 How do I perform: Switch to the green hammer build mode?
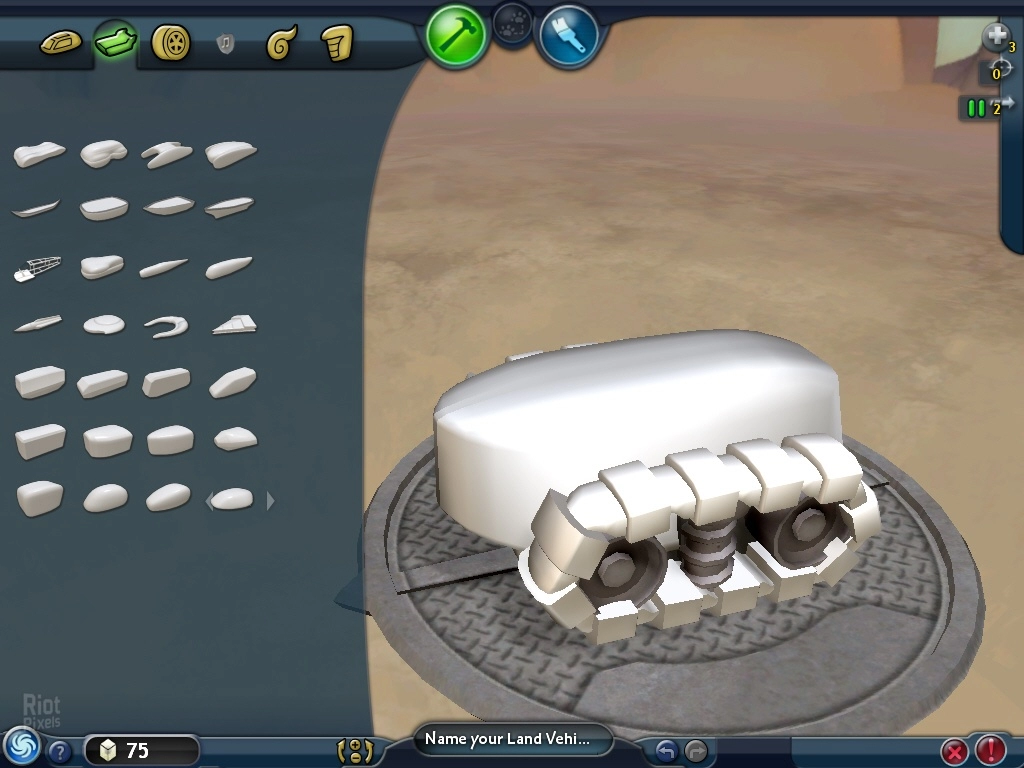coord(456,35)
